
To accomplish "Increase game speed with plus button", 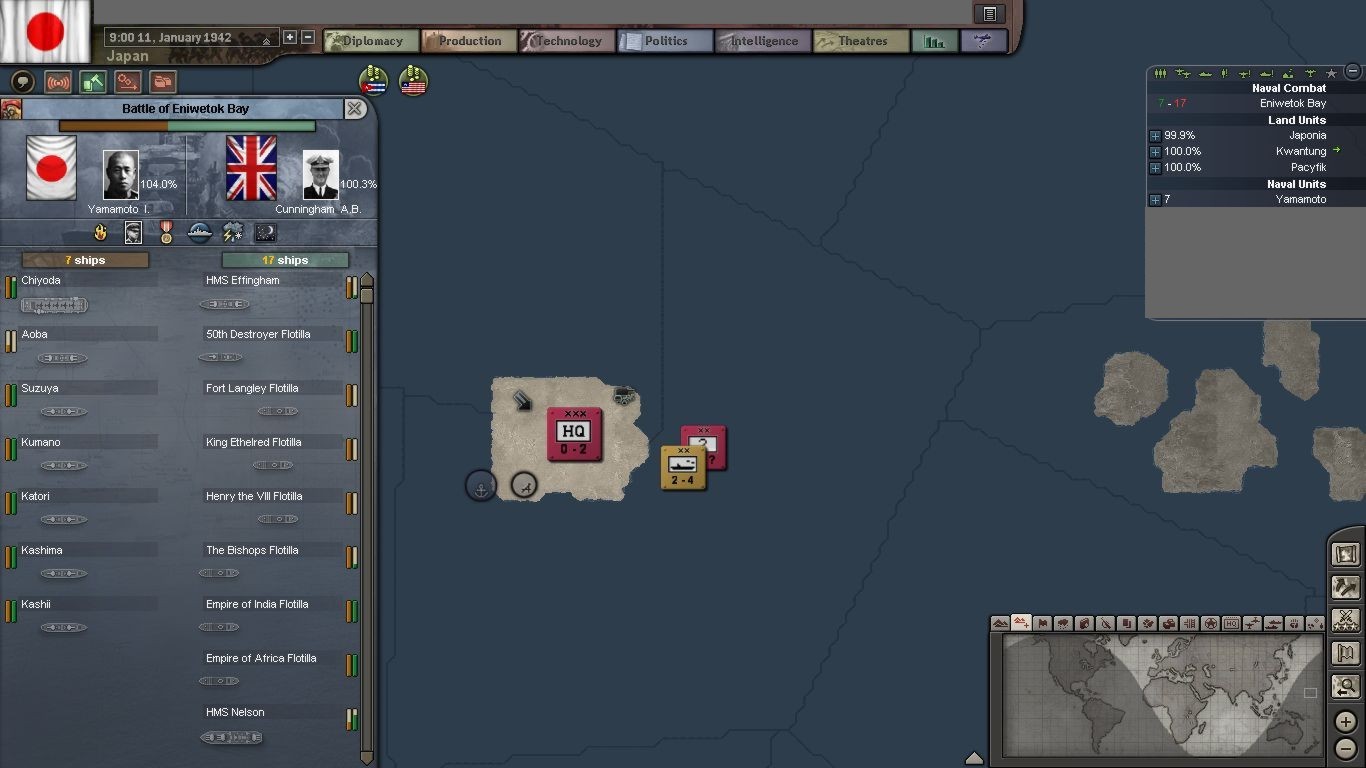I will (x=290, y=38).
